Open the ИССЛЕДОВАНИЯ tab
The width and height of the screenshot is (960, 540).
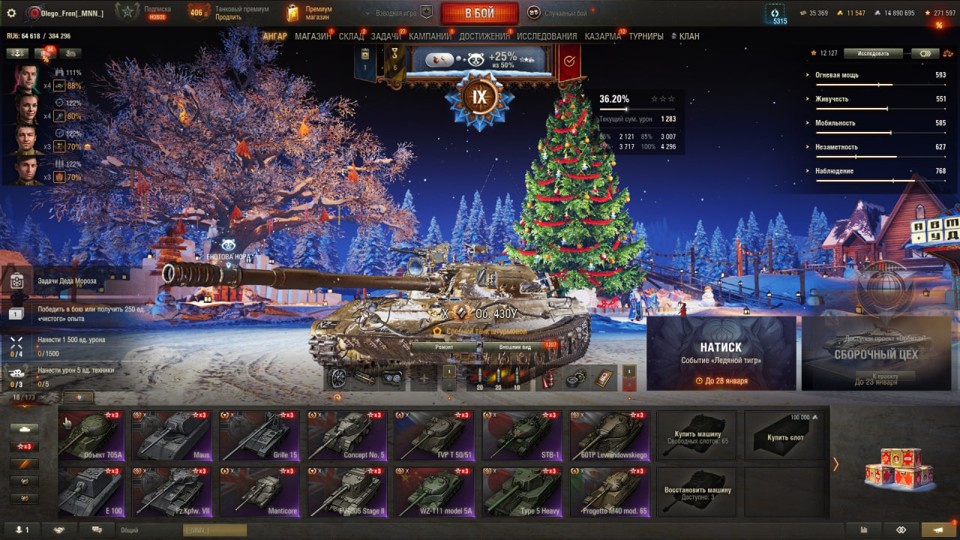547,36
